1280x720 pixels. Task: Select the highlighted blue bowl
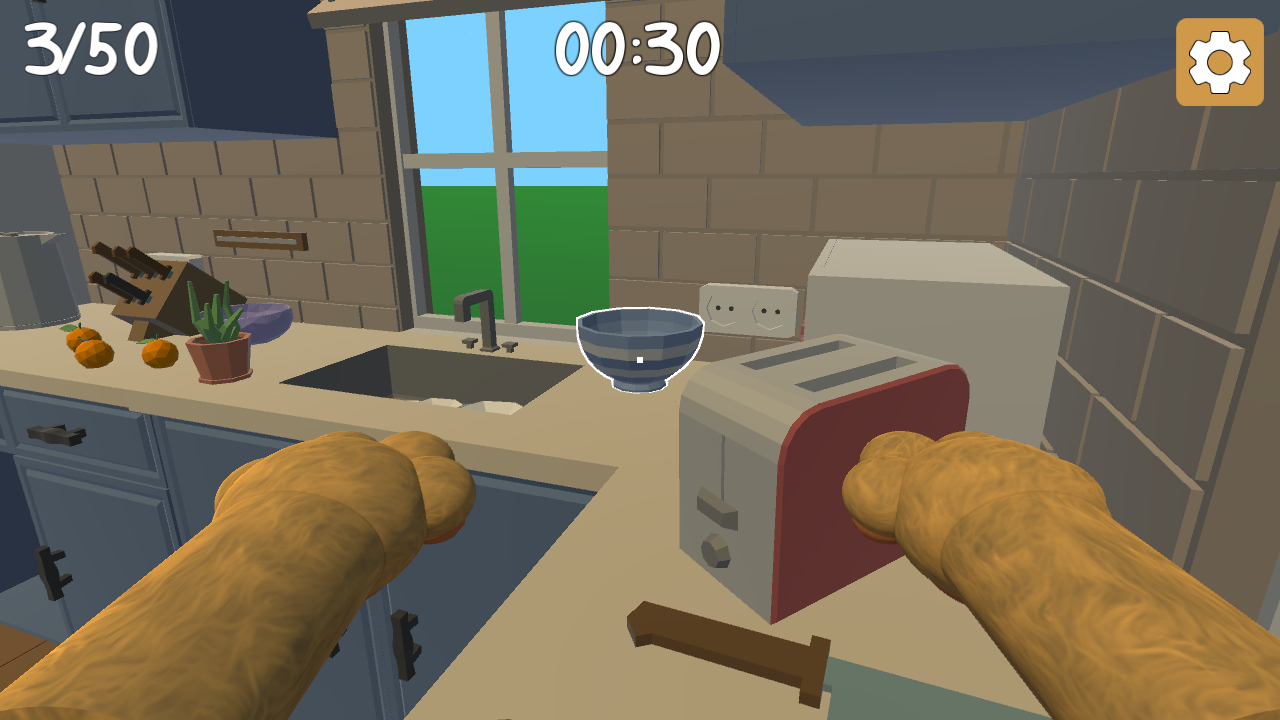tap(639, 350)
